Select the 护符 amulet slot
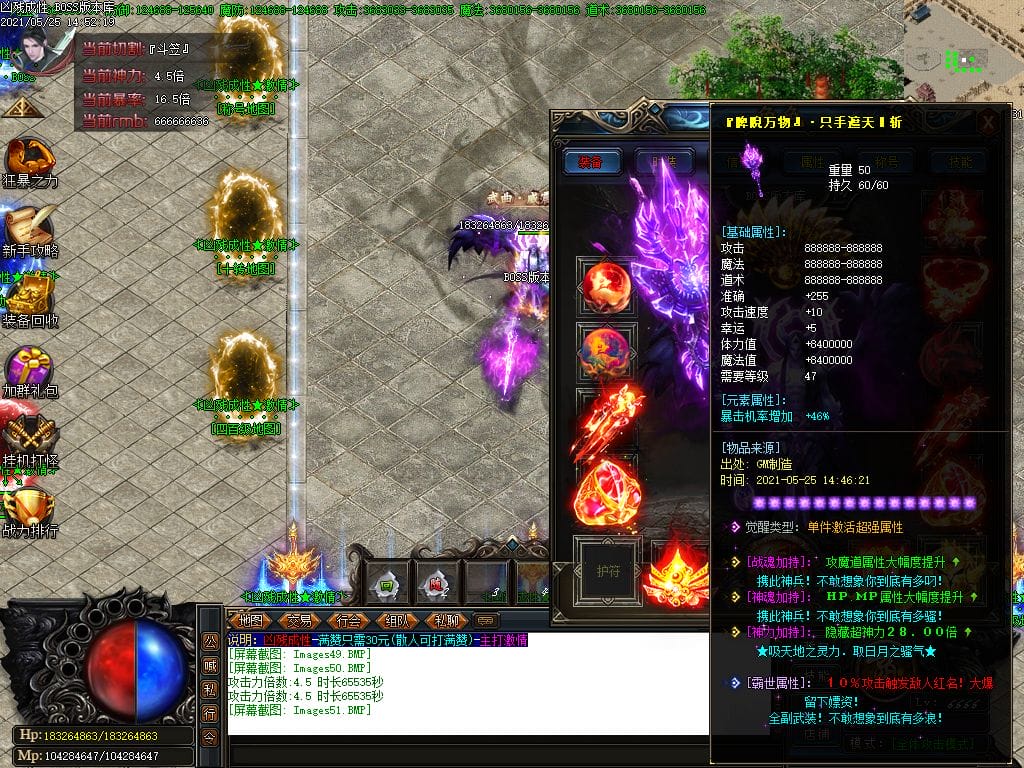The height and width of the screenshot is (768, 1024). click(x=608, y=570)
